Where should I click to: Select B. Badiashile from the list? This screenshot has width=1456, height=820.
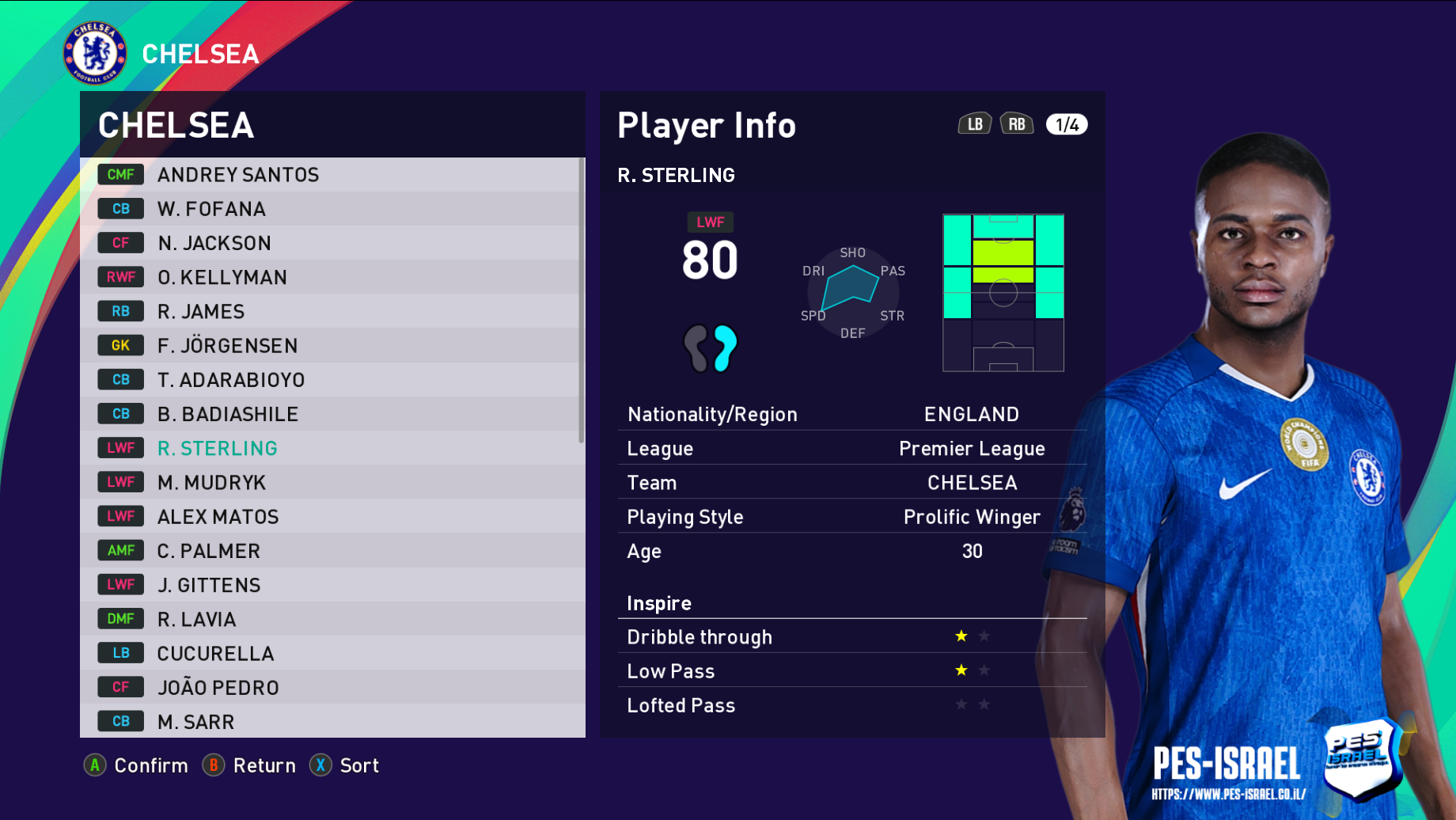point(228,414)
